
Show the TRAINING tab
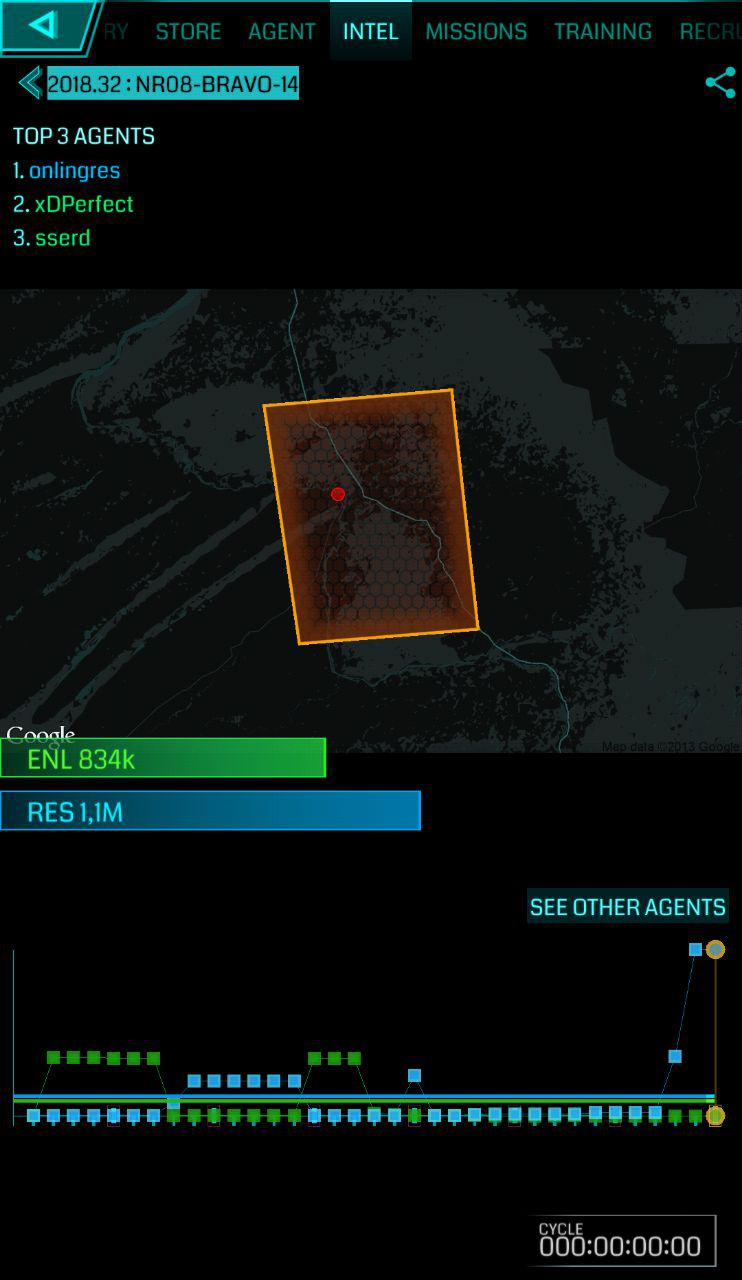[603, 31]
